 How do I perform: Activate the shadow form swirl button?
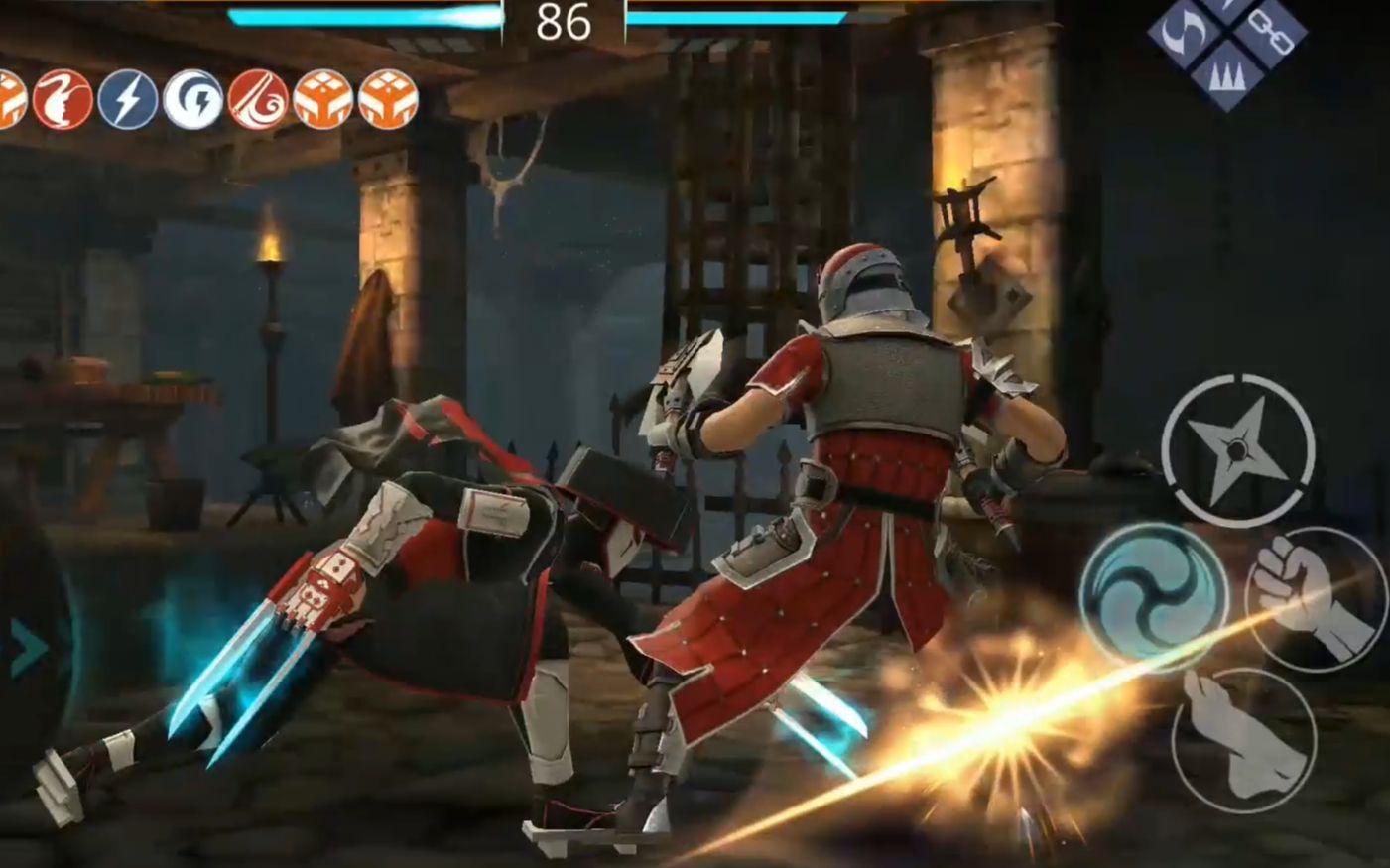pos(1153,598)
